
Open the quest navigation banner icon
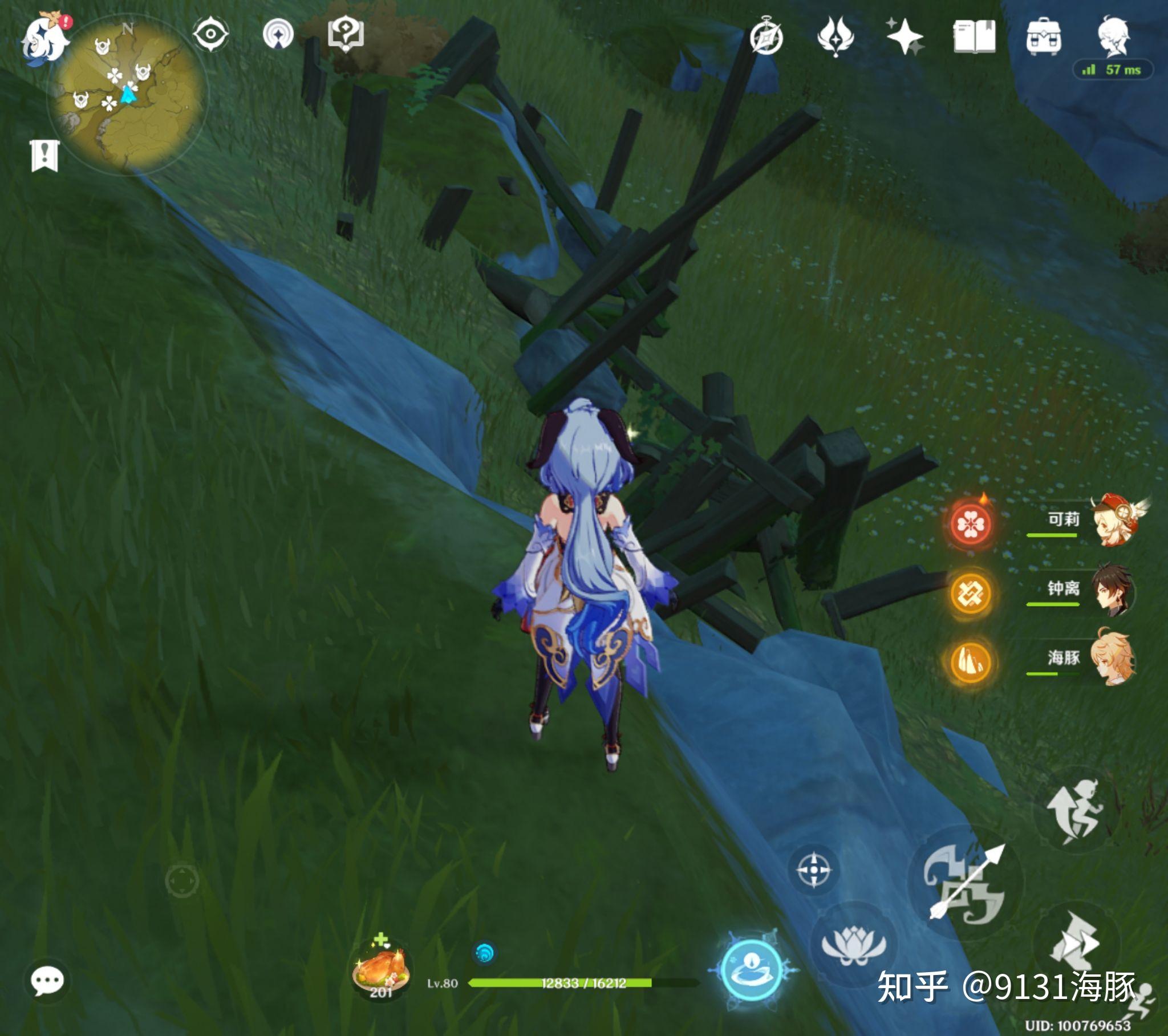click(x=44, y=155)
